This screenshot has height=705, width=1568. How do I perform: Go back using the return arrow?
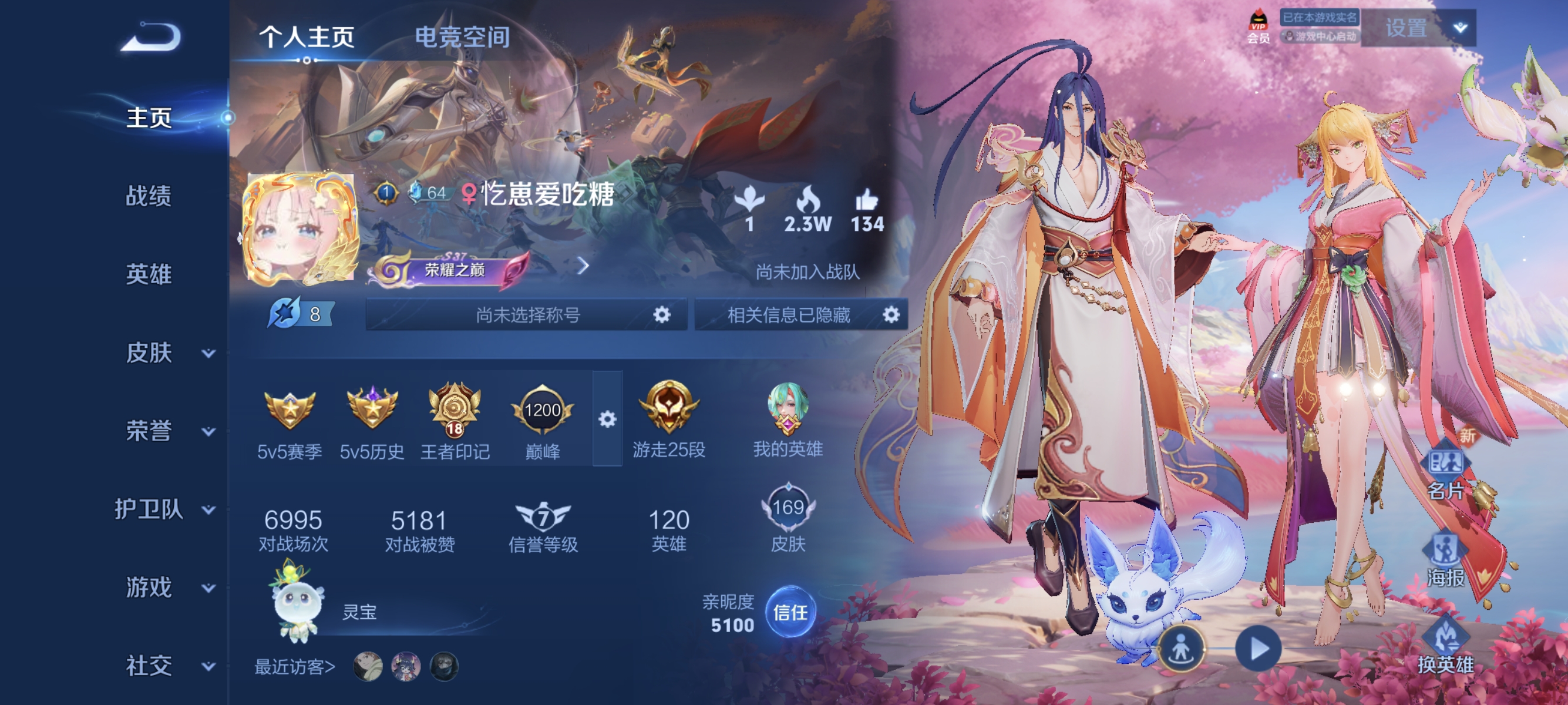151,38
